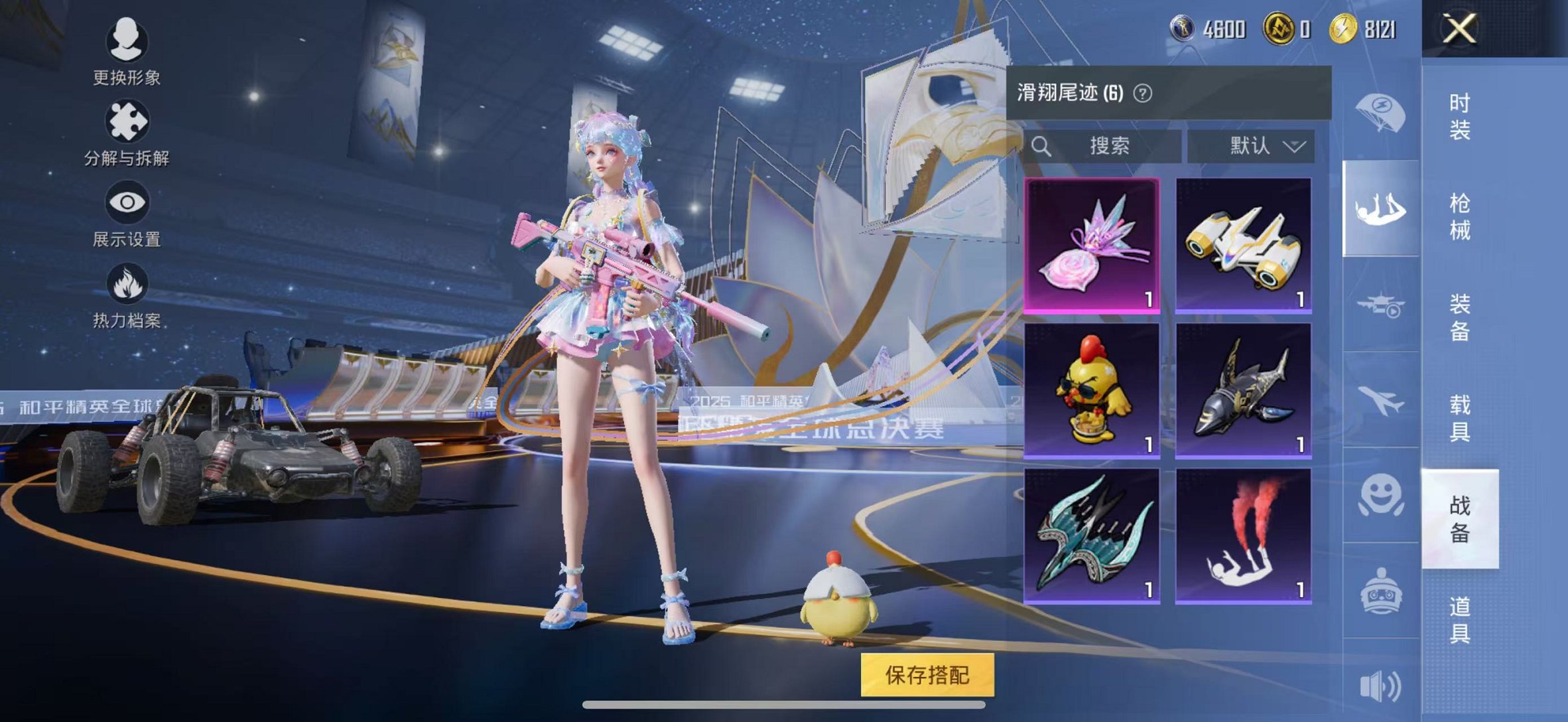This screenshot has height=722, width=1568.
Task: Open the 更换形象 avatar change icon
Action: [x=128, y=40]
